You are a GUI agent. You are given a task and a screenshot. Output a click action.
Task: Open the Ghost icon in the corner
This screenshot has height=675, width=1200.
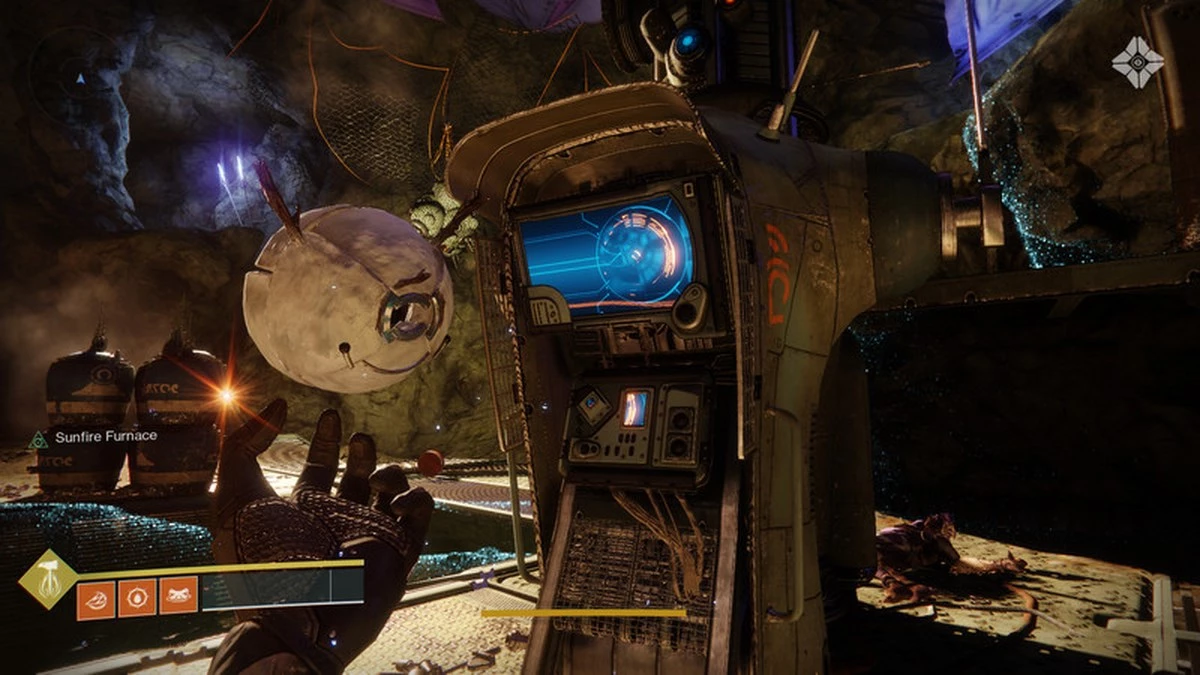(1137, 61)
